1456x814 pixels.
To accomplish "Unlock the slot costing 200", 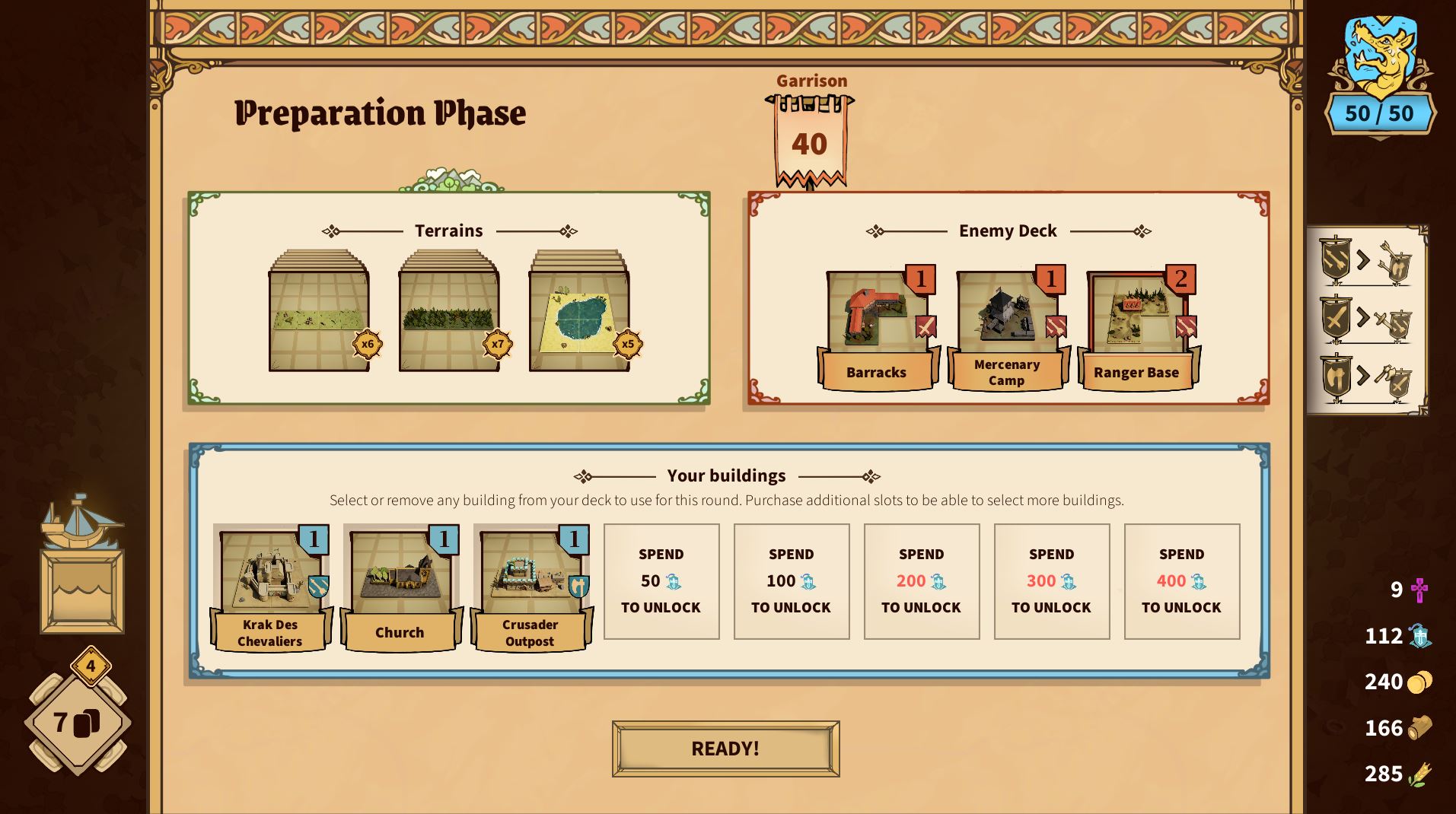I will [x=921, y=581].
